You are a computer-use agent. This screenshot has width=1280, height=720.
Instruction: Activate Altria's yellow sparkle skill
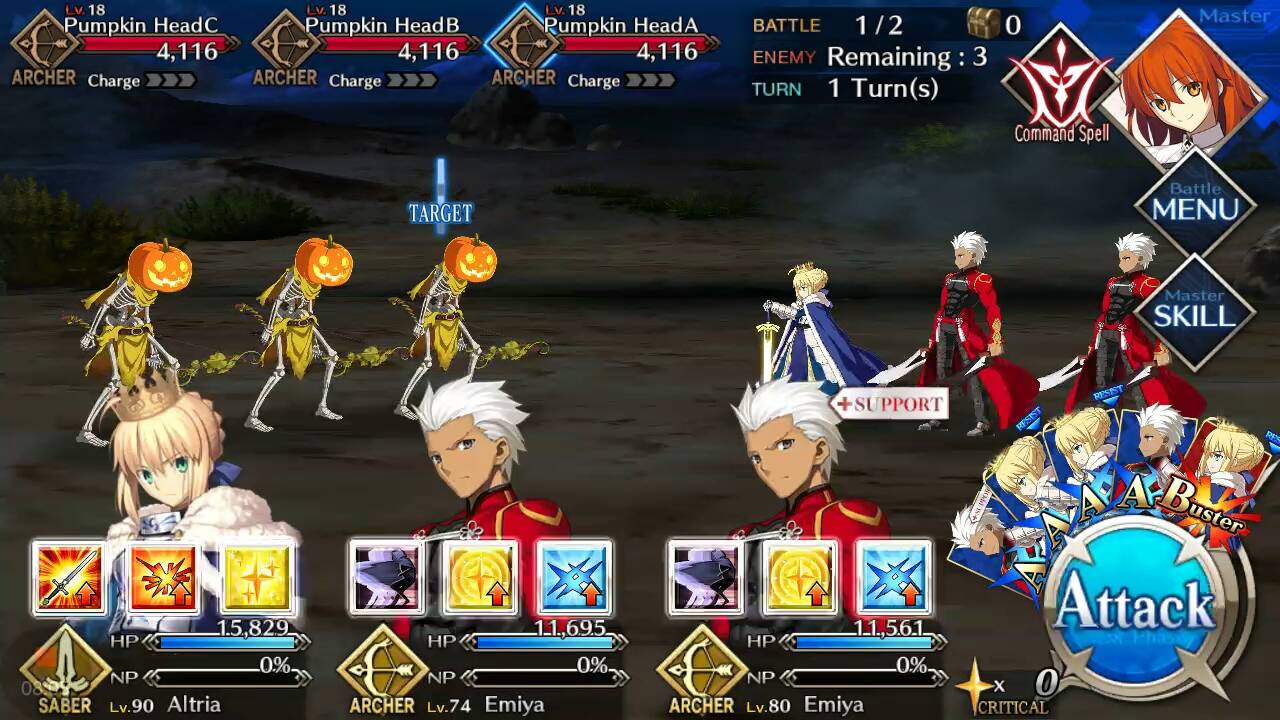[x=257, y=577]
